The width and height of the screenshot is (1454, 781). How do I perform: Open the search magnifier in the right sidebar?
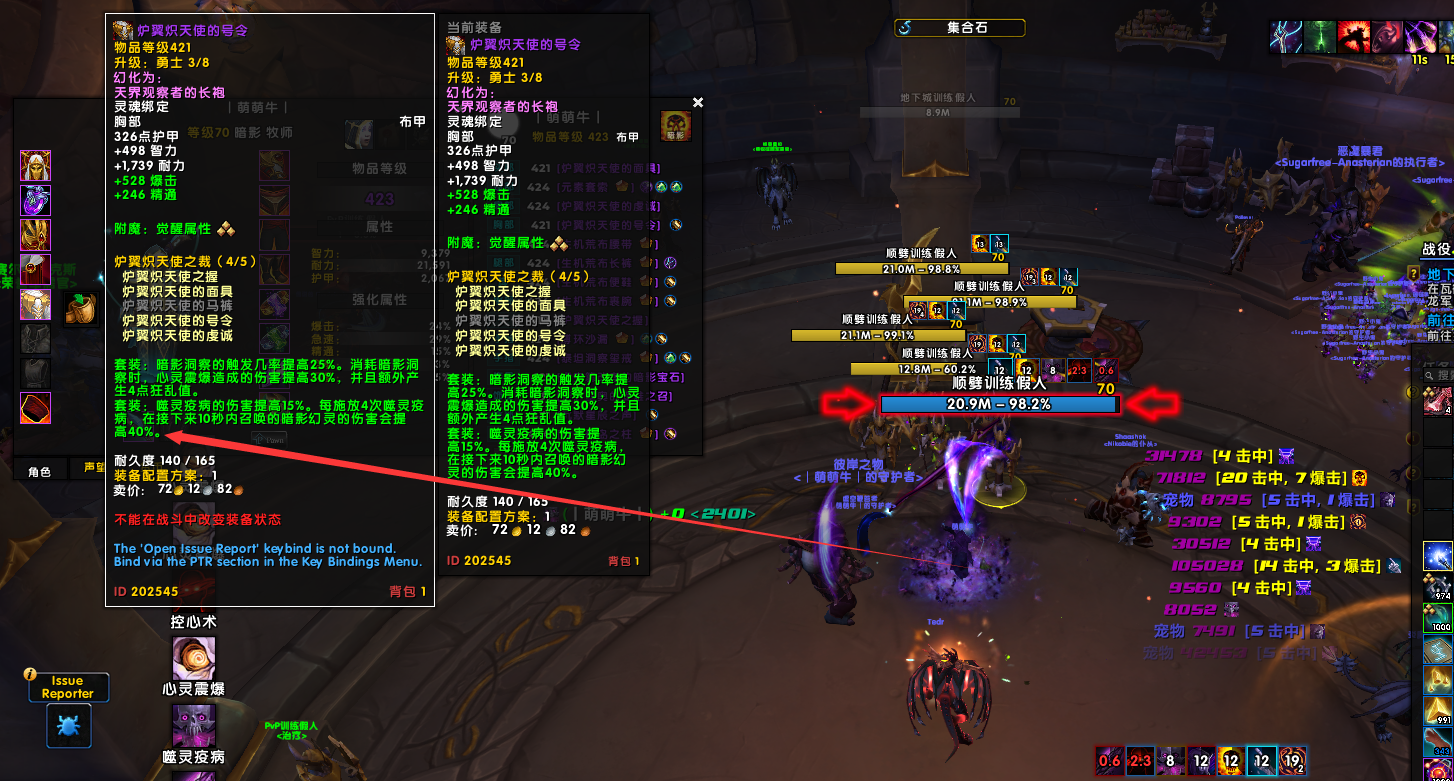coord(1430,375)
